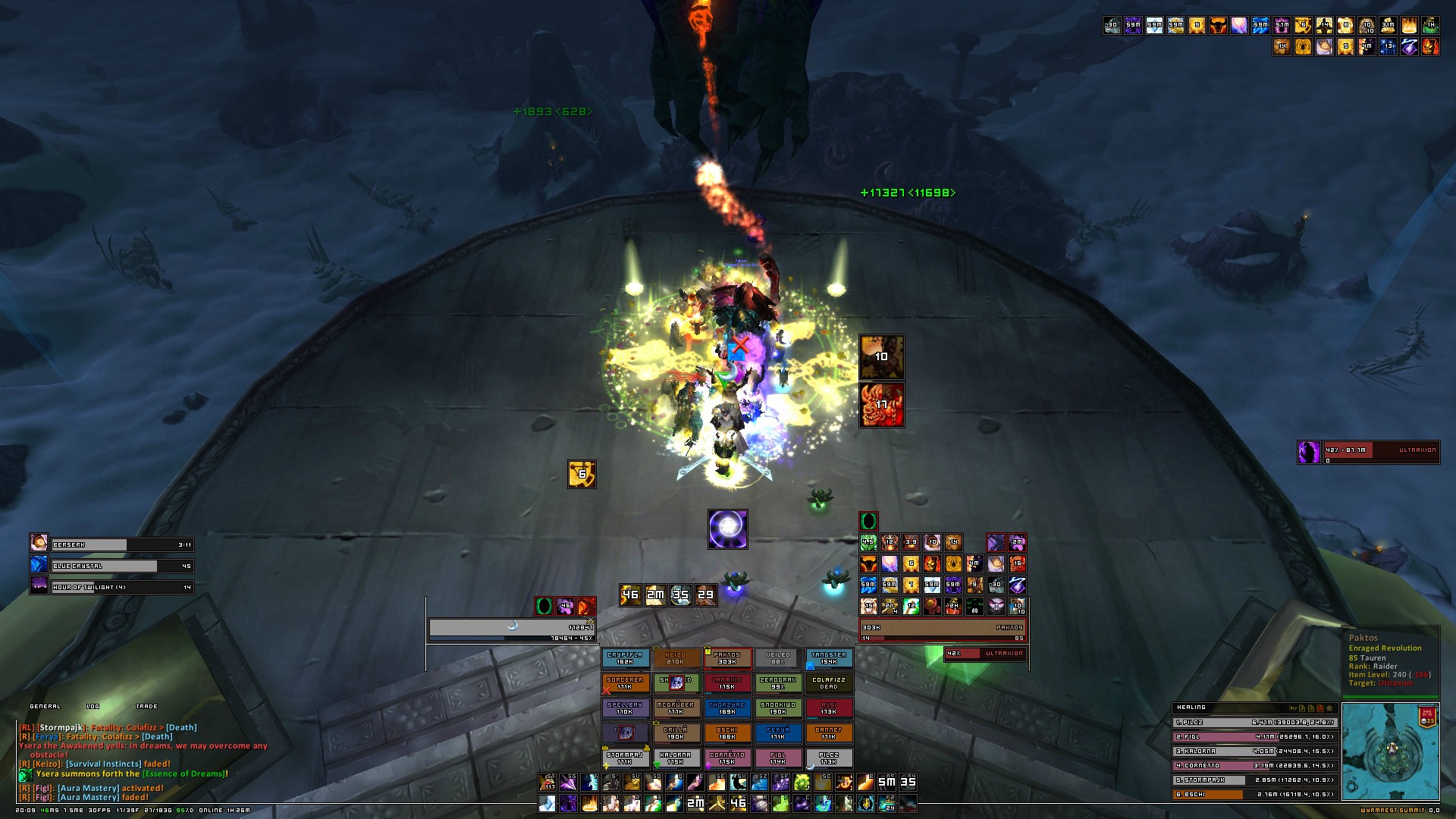Open healing meter settings gear icon

[x=1329, y=708]
